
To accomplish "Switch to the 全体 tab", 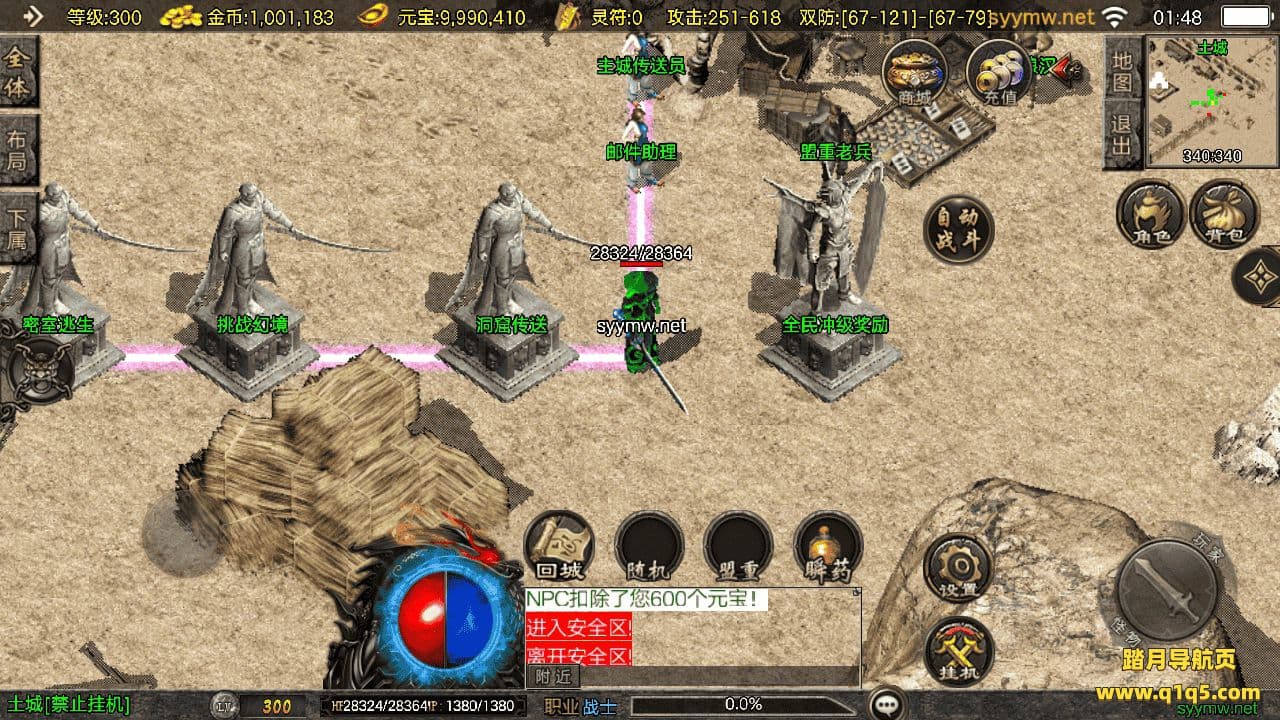I will (x=18, y=73).
